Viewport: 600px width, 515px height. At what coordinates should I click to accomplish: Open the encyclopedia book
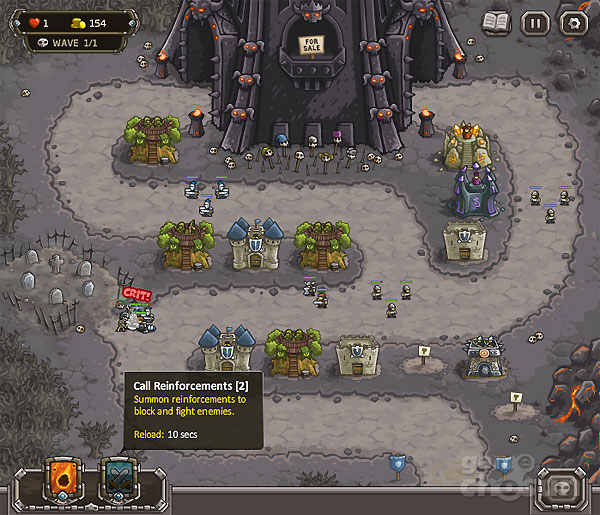tap(496, 22)
